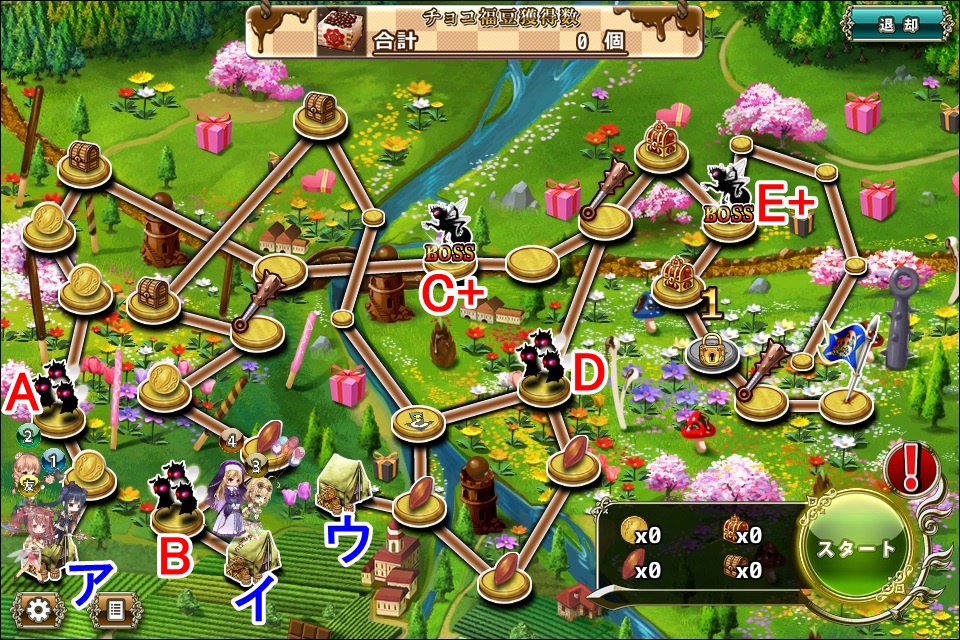Click the 退却 retreat button
This screenshot has height=640, width=960.
tap(895, 24)
